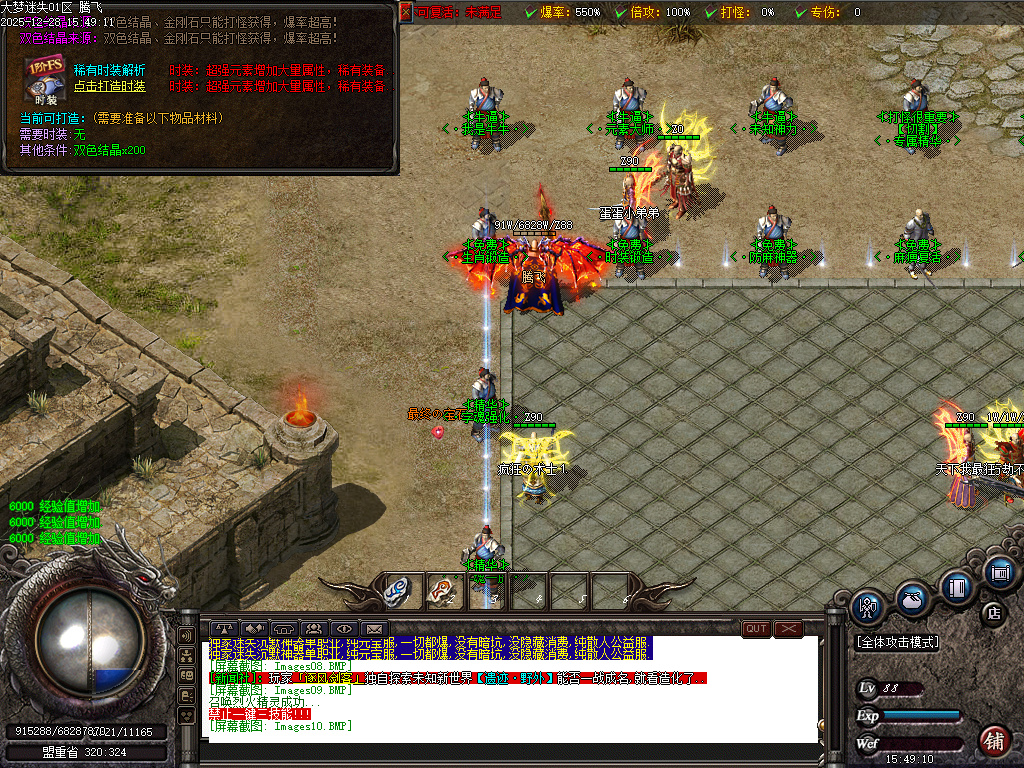
Task: Click the 点击打造时装 crafting link
Action: (109, 86)
